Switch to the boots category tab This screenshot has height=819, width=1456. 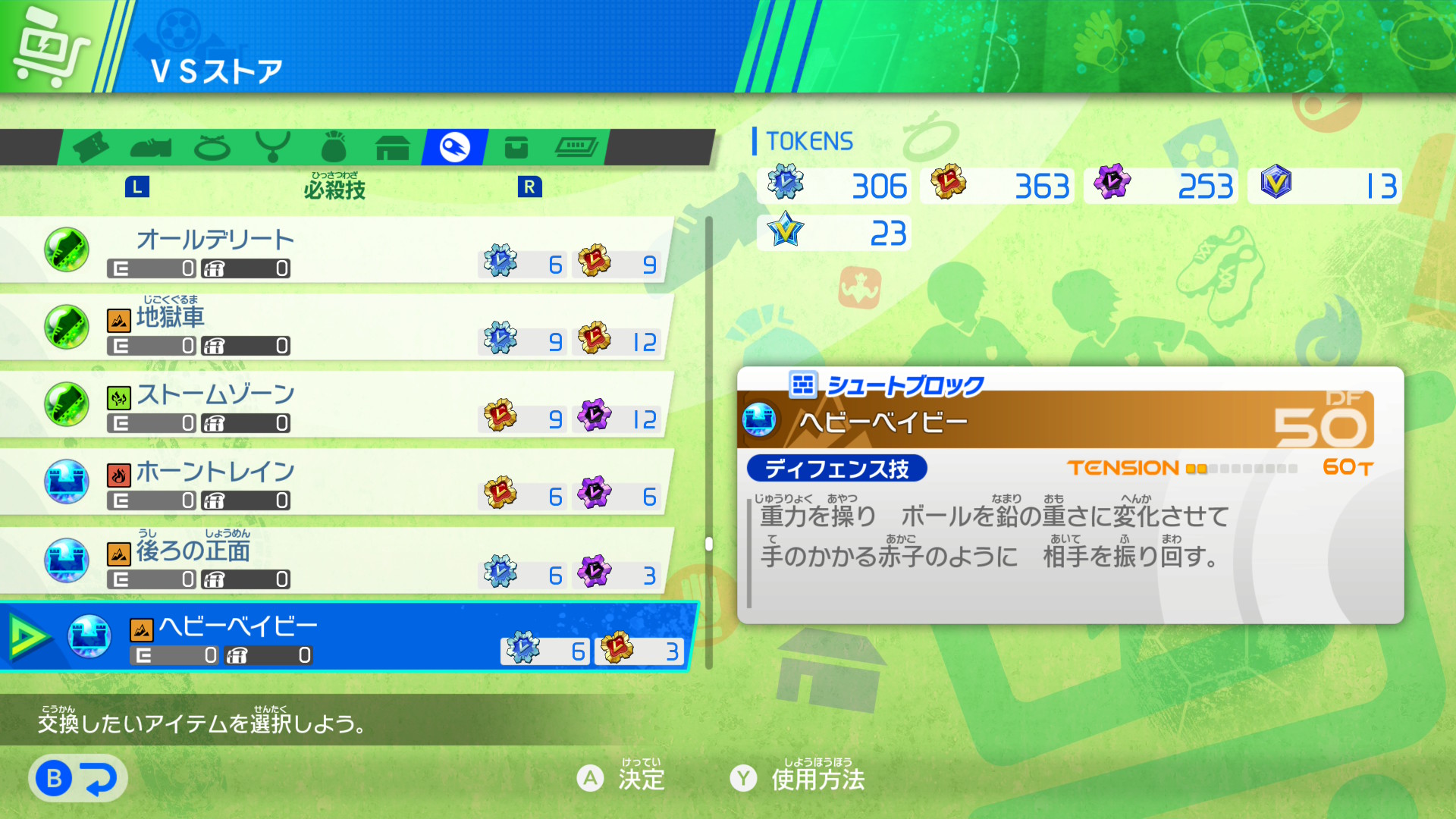pos(151,147)
